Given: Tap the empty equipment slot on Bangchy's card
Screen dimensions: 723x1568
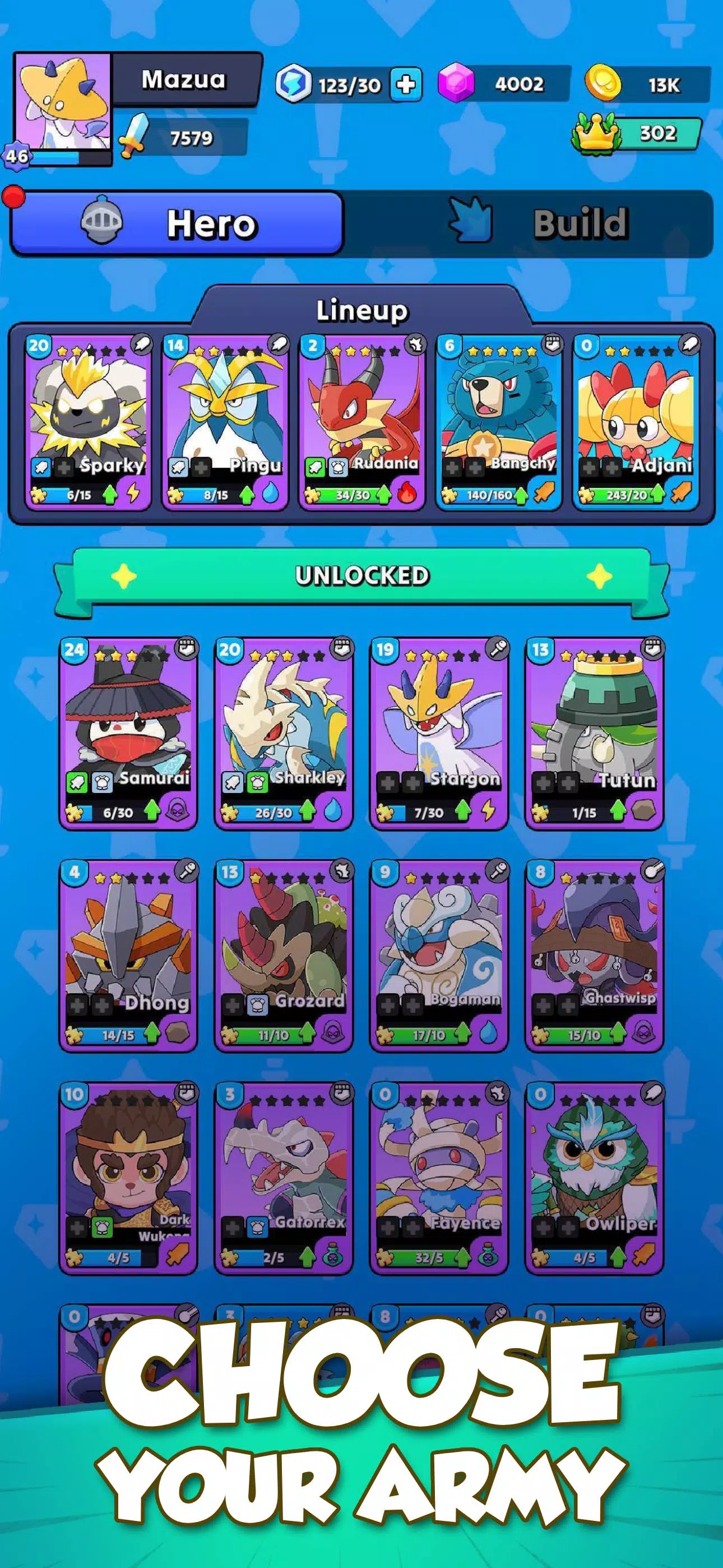Looking at the screenshot, I should coord(454,467).
